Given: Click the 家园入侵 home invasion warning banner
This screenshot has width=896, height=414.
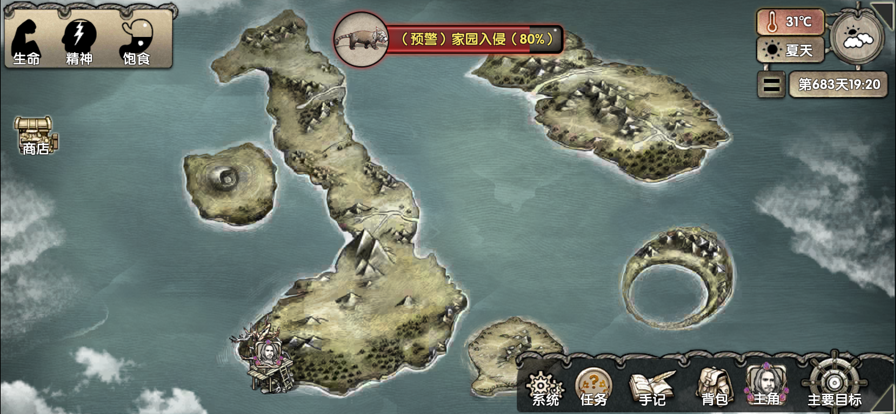Looking at the screenshot, I should click(x=468, y=39).
